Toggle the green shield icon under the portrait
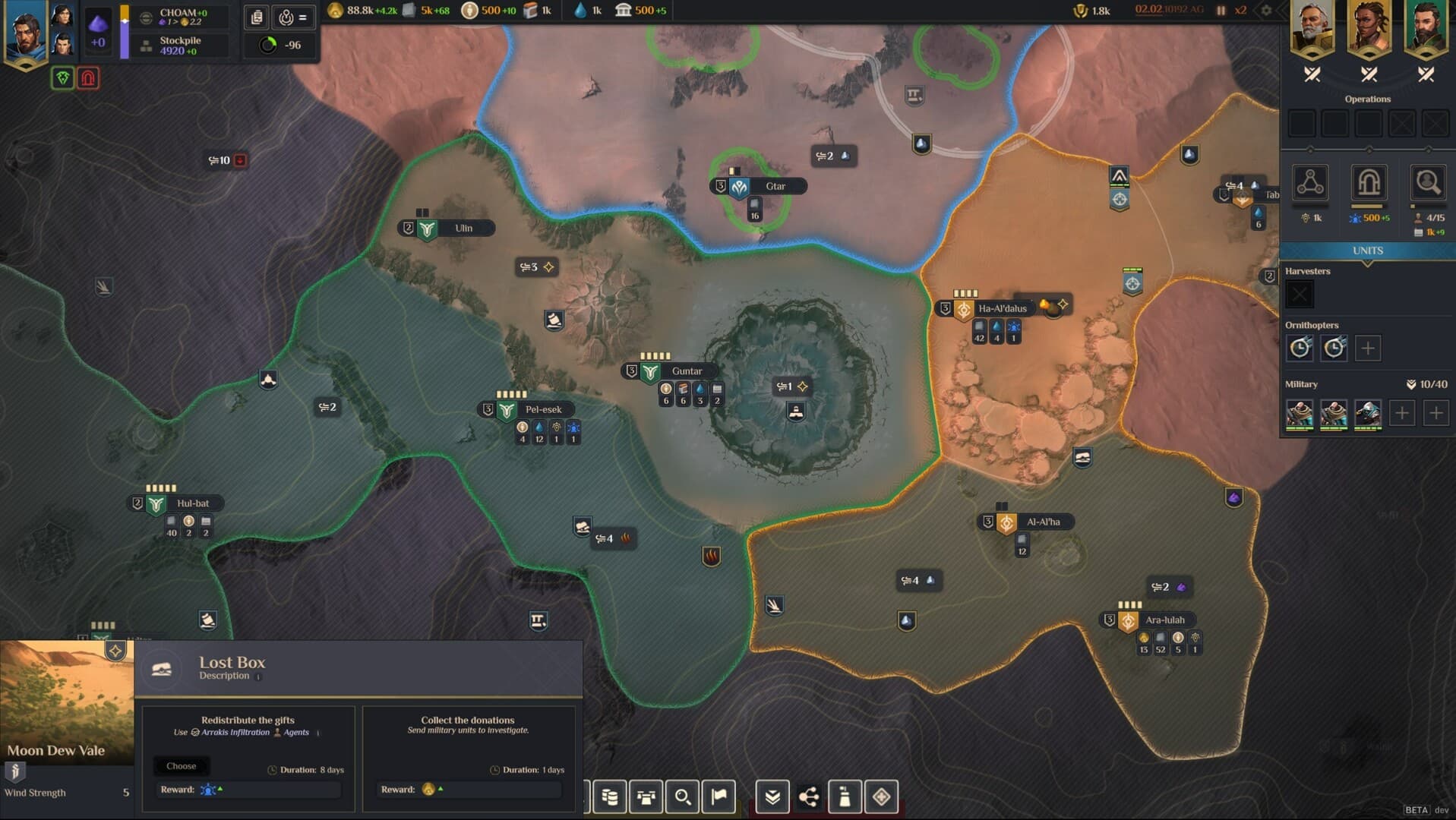 click(x=63, y=78)
